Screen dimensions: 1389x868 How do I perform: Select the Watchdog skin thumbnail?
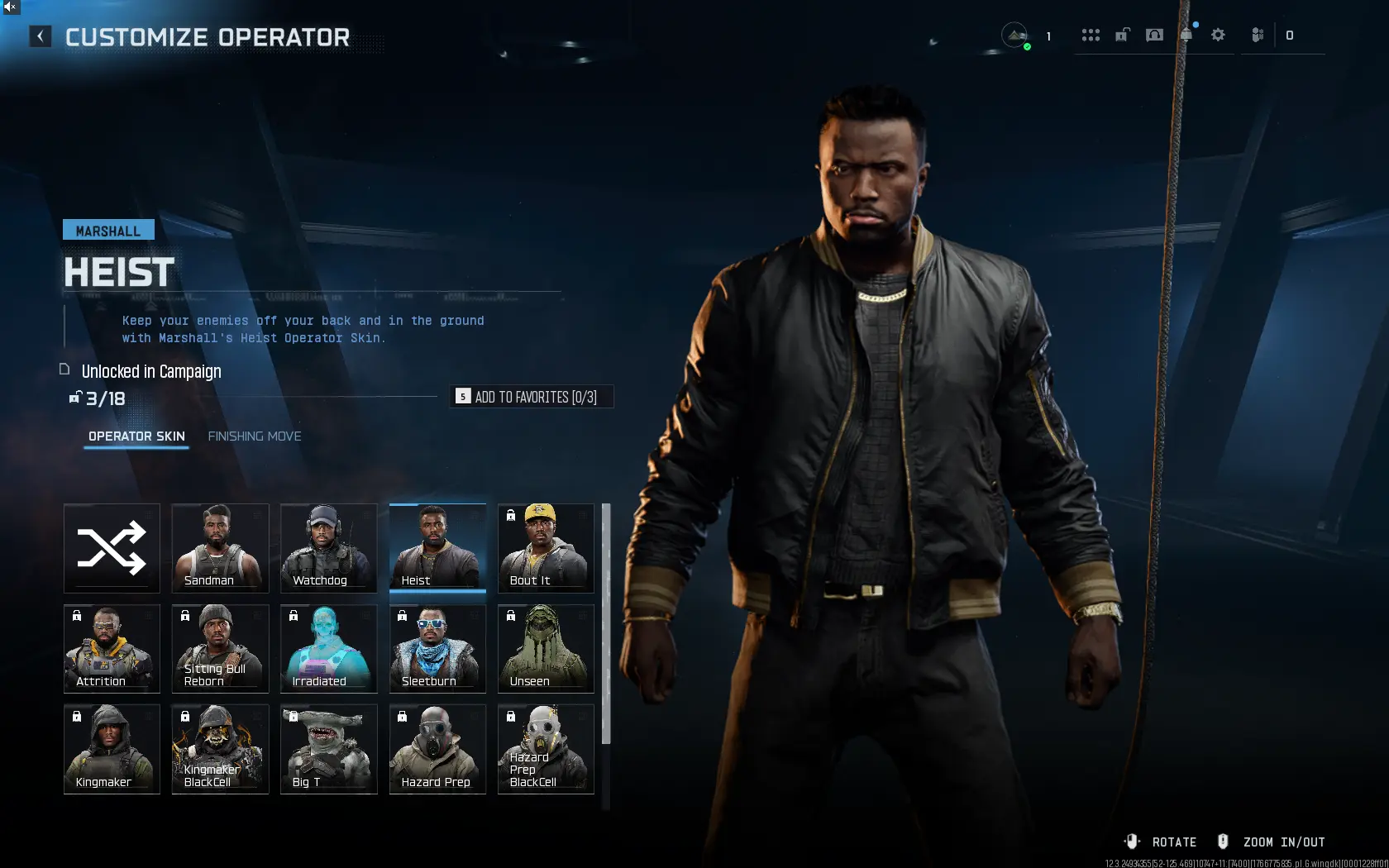tap(328, 548)
